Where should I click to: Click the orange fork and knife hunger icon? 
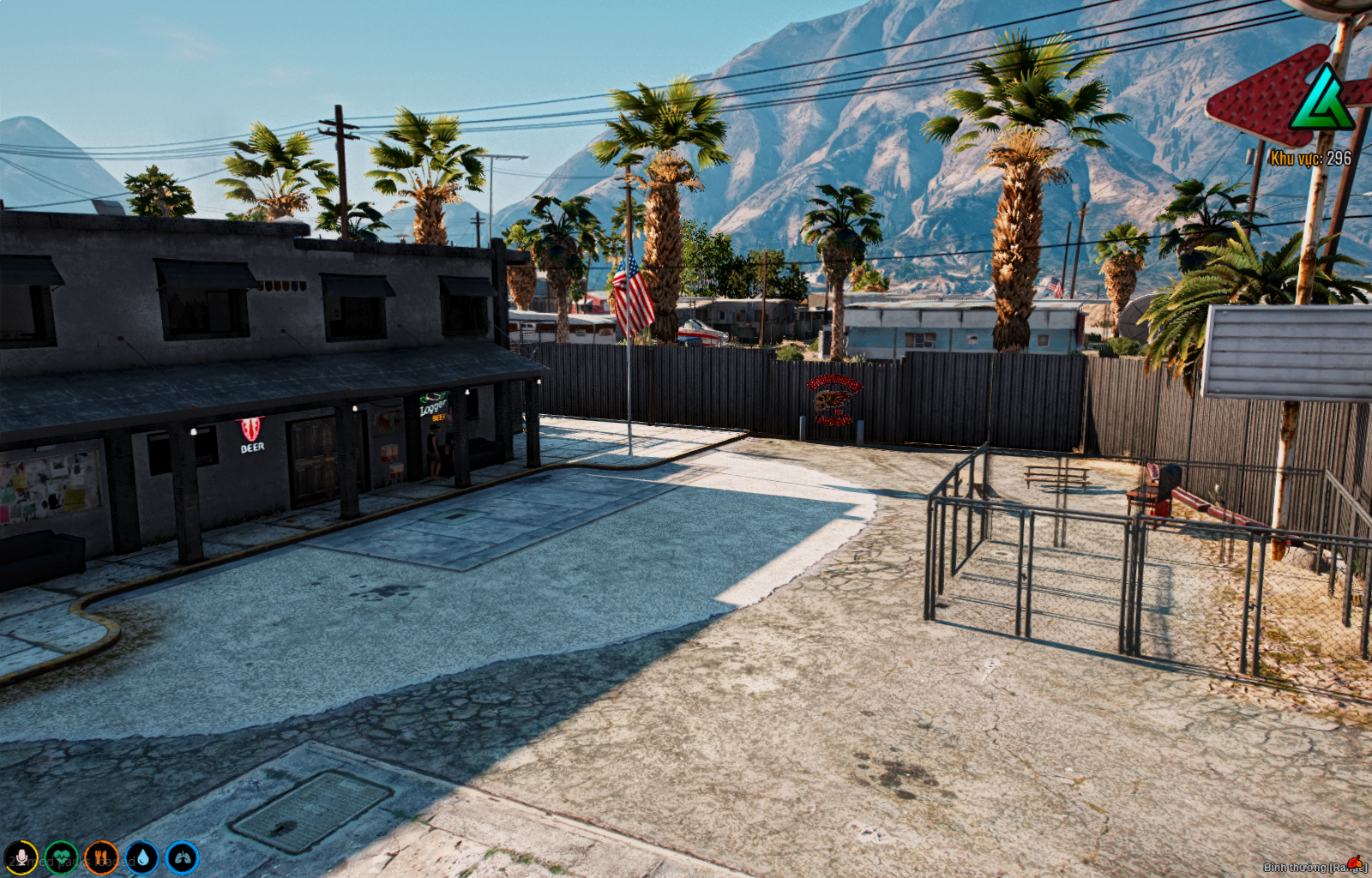point(101,857)
